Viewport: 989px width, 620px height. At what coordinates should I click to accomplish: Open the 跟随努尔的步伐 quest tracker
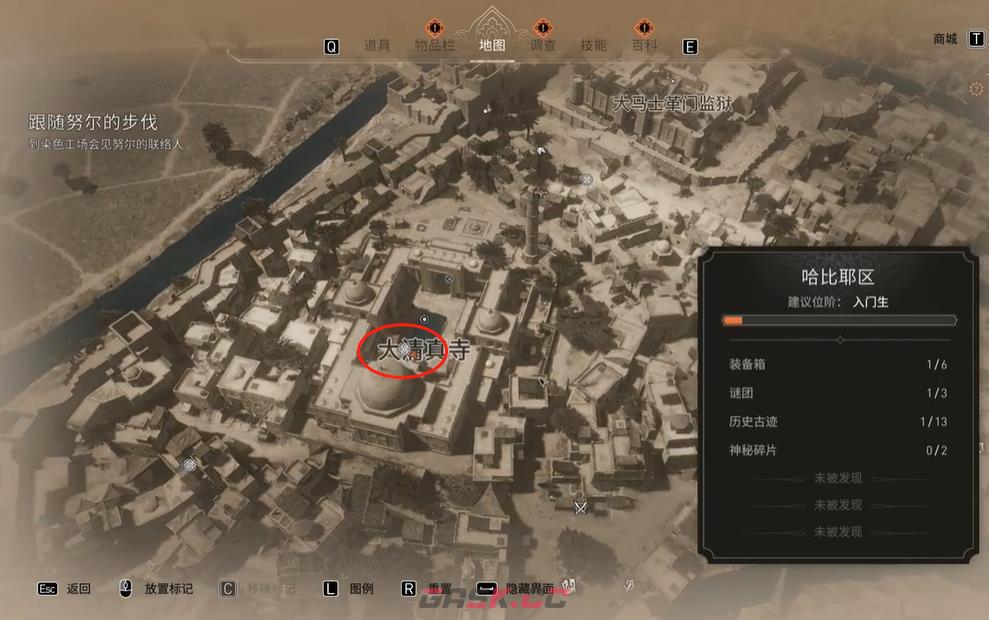coord(93,122)
